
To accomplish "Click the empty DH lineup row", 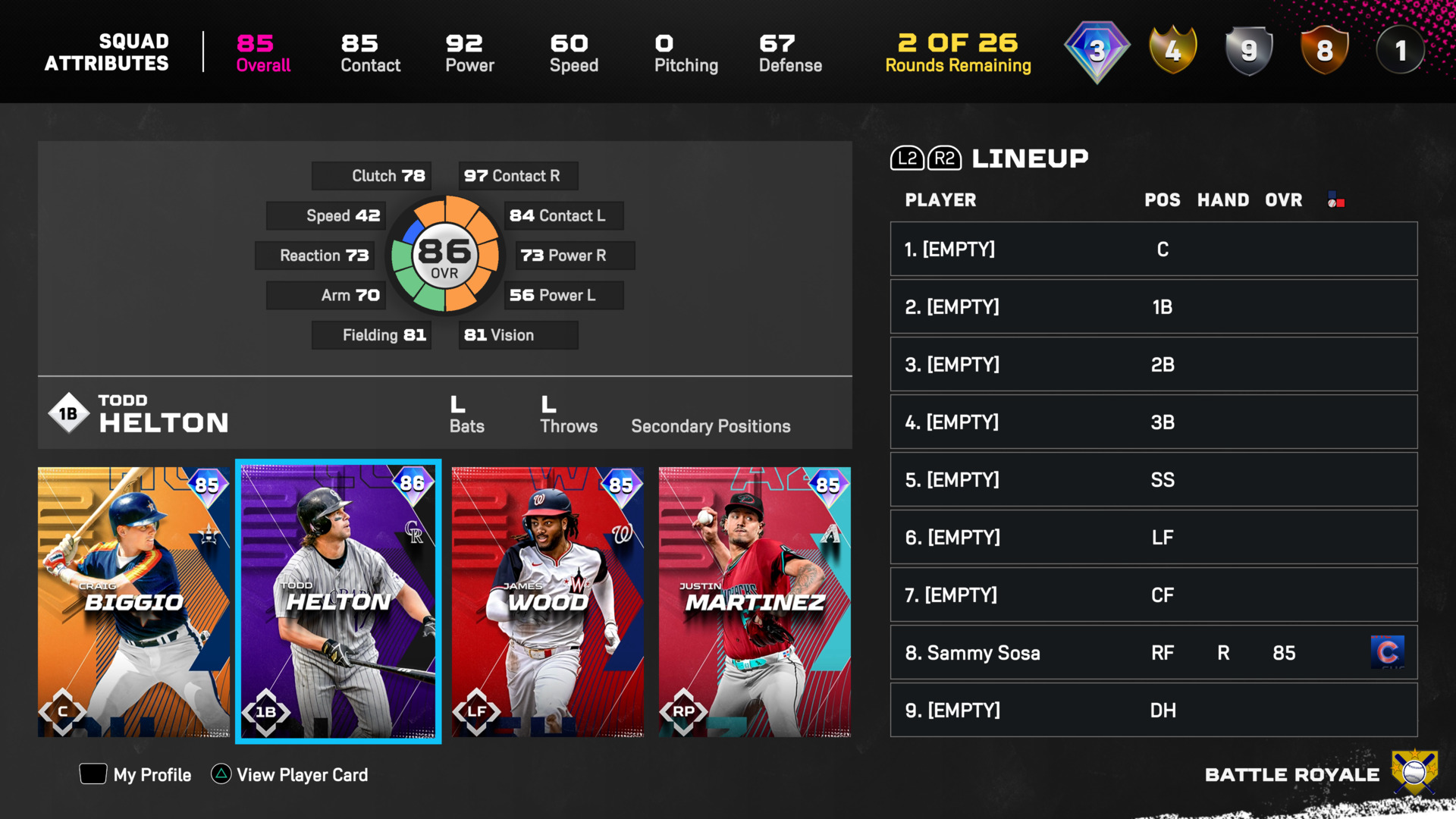I will tap(1153, 710).
